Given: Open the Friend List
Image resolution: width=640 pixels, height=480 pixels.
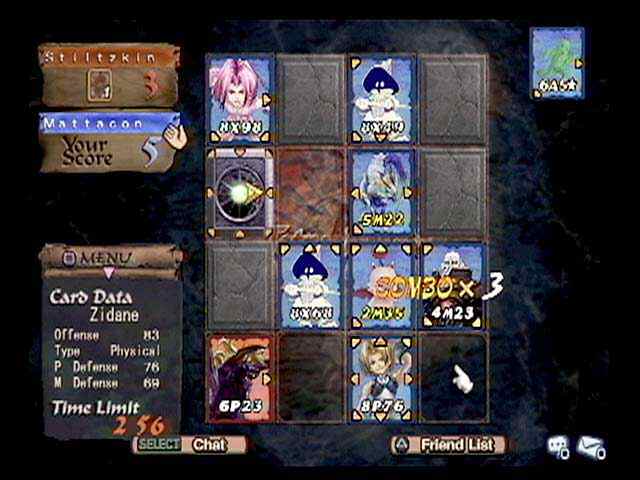Looking at the screenshot, I should click(x=448, y=444).
